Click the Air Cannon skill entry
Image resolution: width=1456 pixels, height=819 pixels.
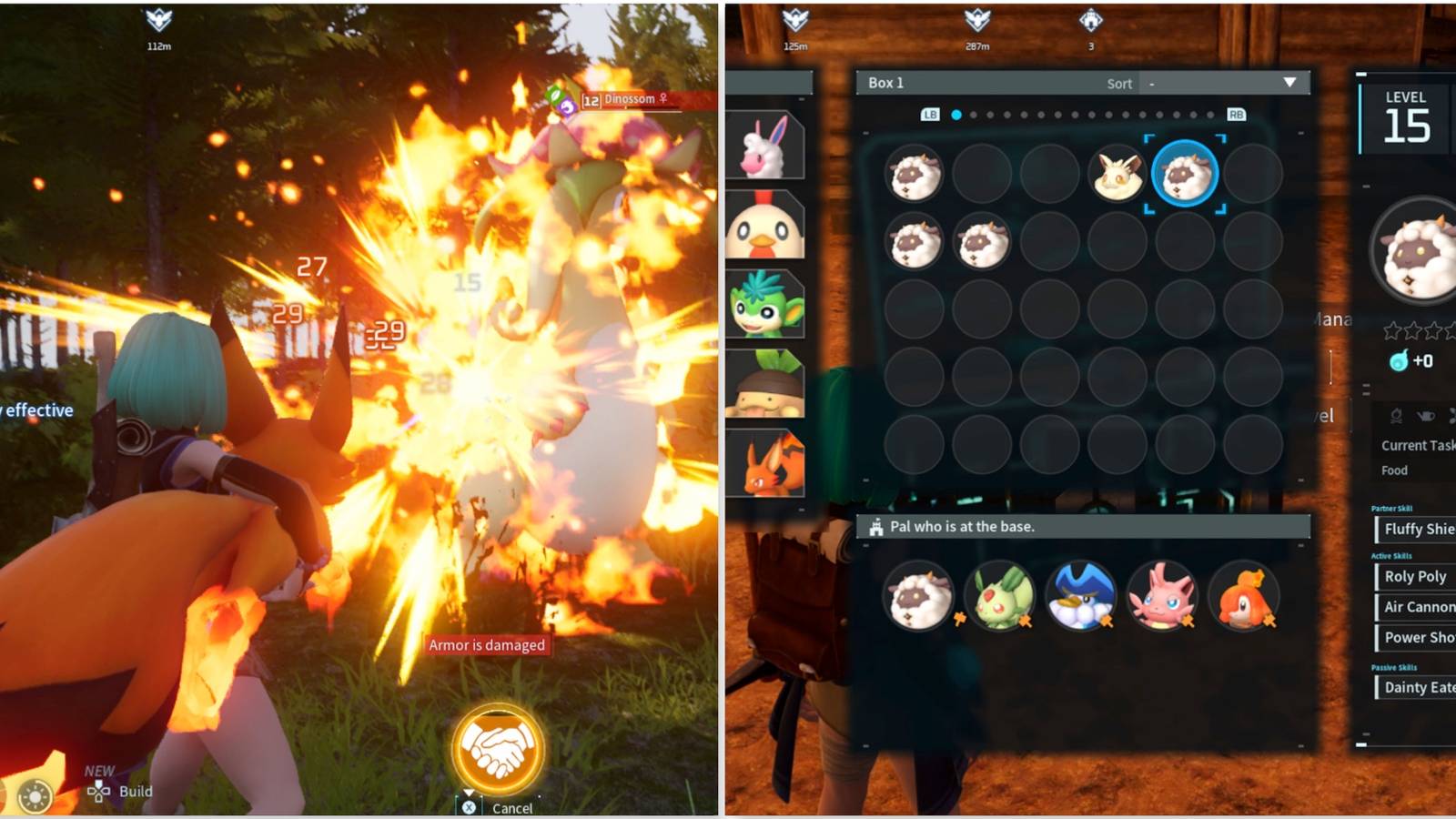click(1416, 607)
